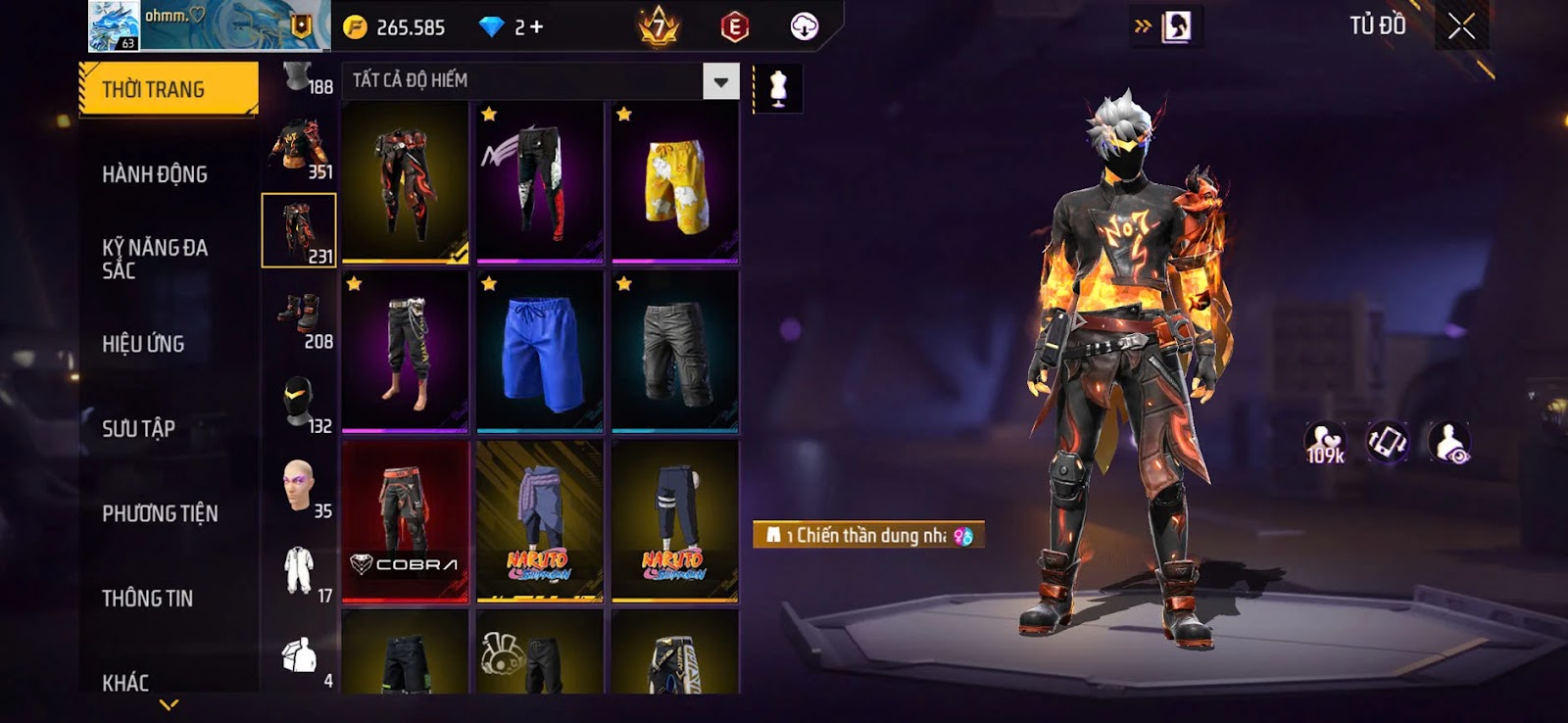Select the Kỹ Năng Đa Sắc tab
The width and height of the screenshot is (1568, 723).
155,259
